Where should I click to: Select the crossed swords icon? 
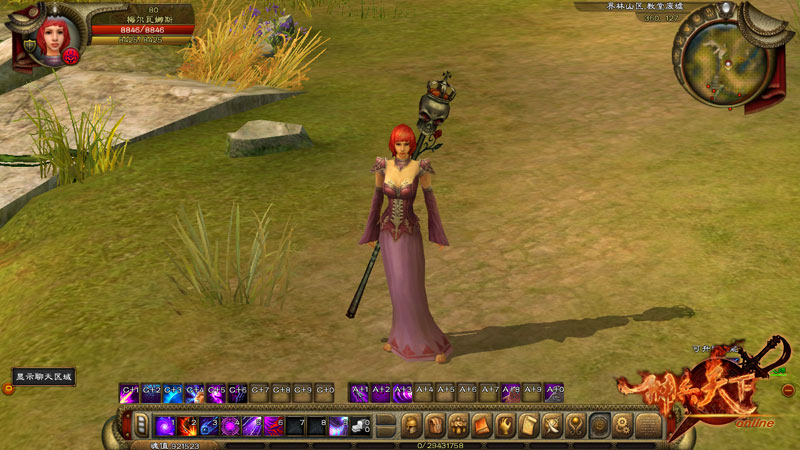pyautogui.click(x=553, y=425)
